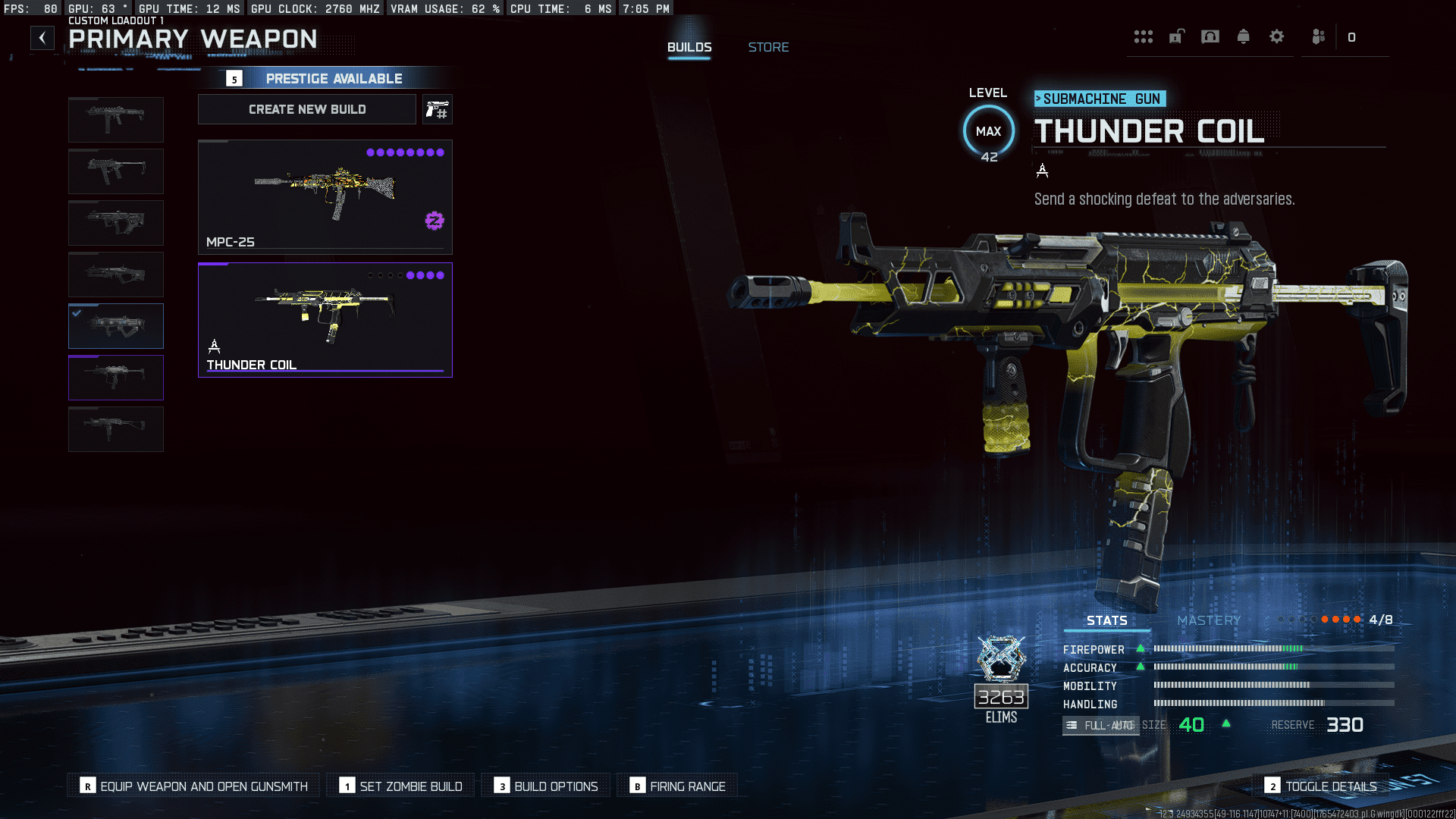Select the Builds tab
Viewport: 1456px width, 819px height.
tap(689, 47)
